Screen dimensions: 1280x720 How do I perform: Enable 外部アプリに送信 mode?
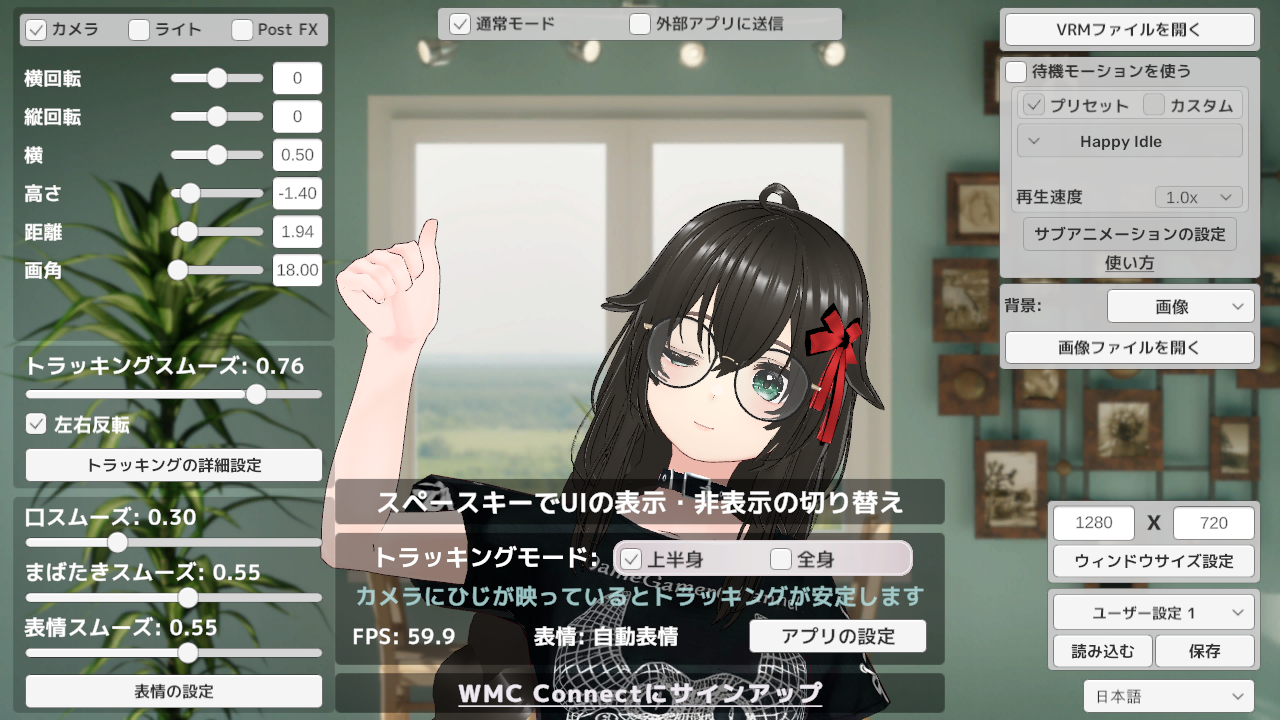point(641,24)
